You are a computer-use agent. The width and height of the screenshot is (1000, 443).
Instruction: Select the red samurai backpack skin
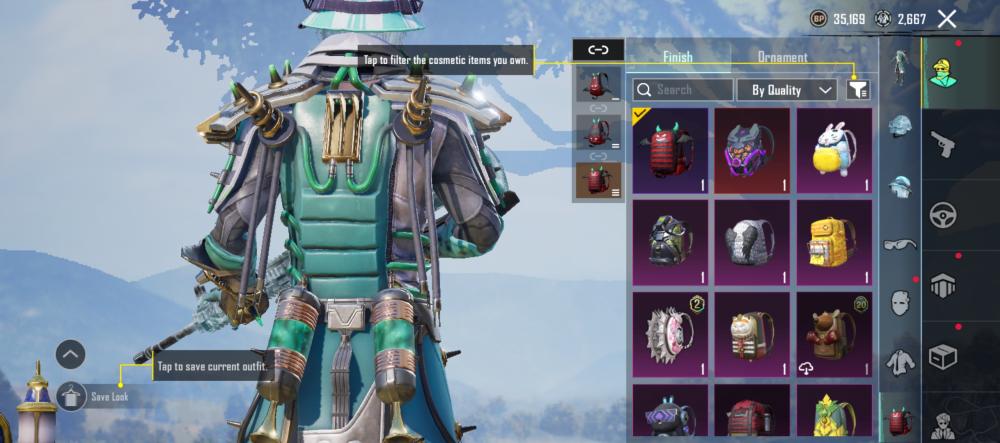pos(670,150)
